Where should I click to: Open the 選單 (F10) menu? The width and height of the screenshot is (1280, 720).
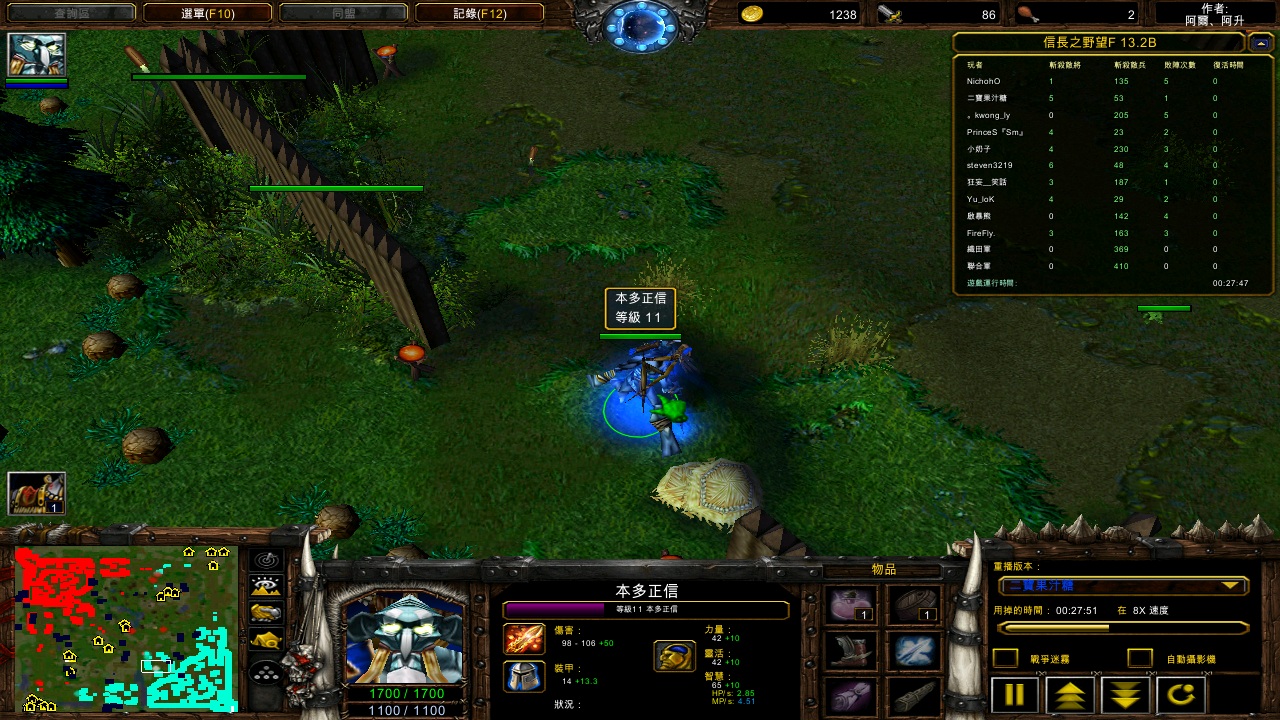point(207,13)
